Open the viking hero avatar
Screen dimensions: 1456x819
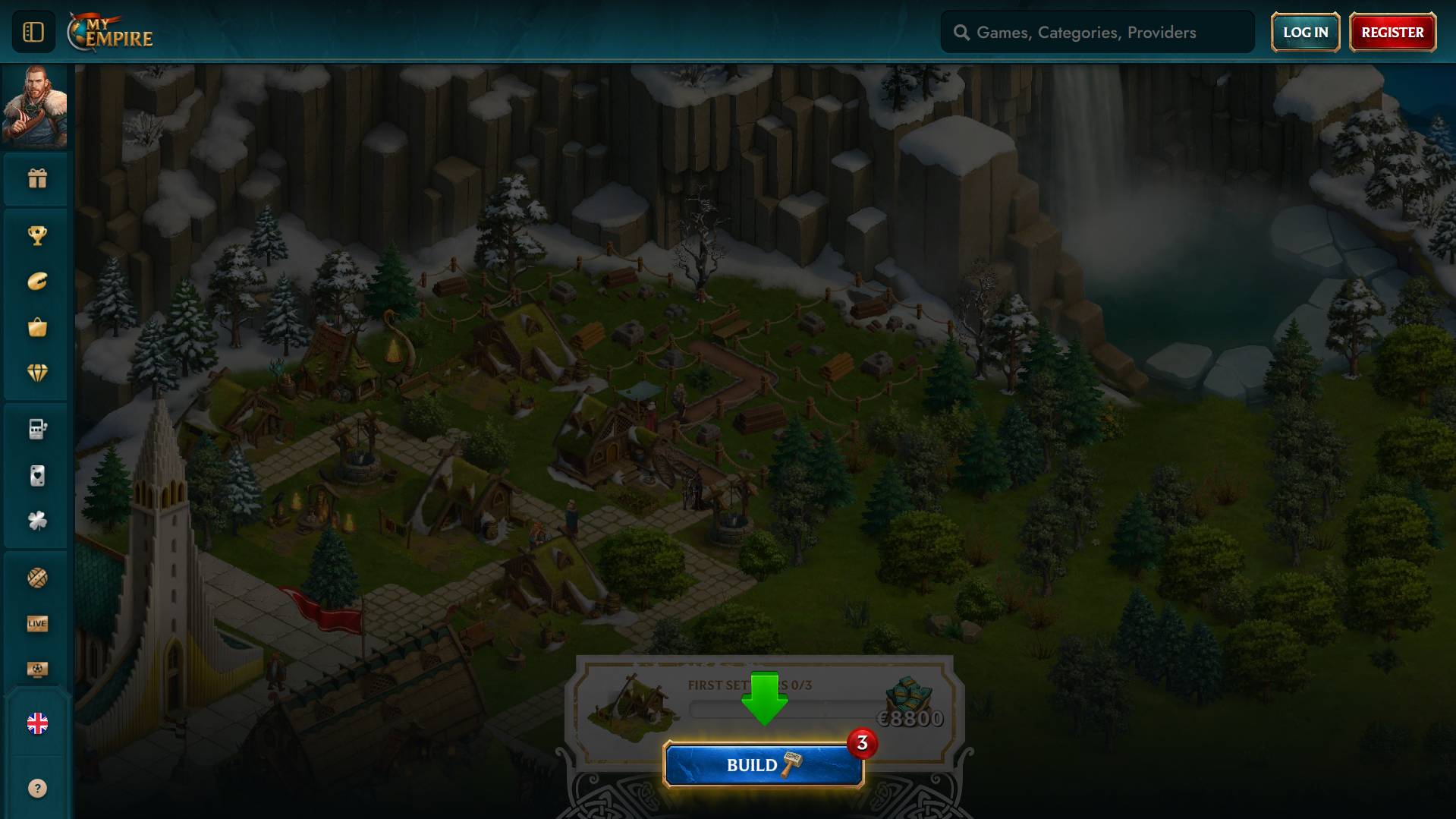(x=35, y=106)
